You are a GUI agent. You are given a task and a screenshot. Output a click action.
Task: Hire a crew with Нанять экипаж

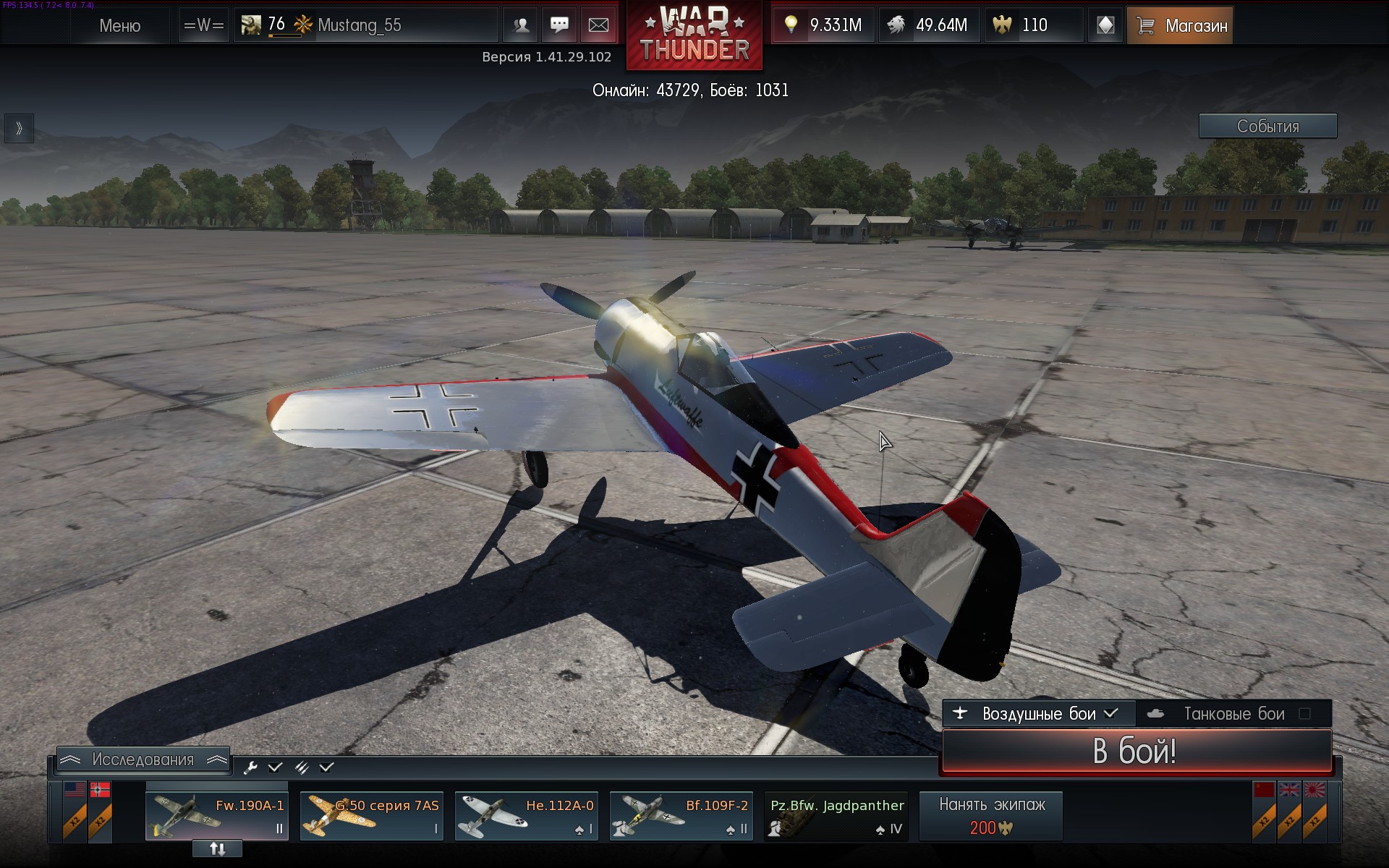(991, 816)
